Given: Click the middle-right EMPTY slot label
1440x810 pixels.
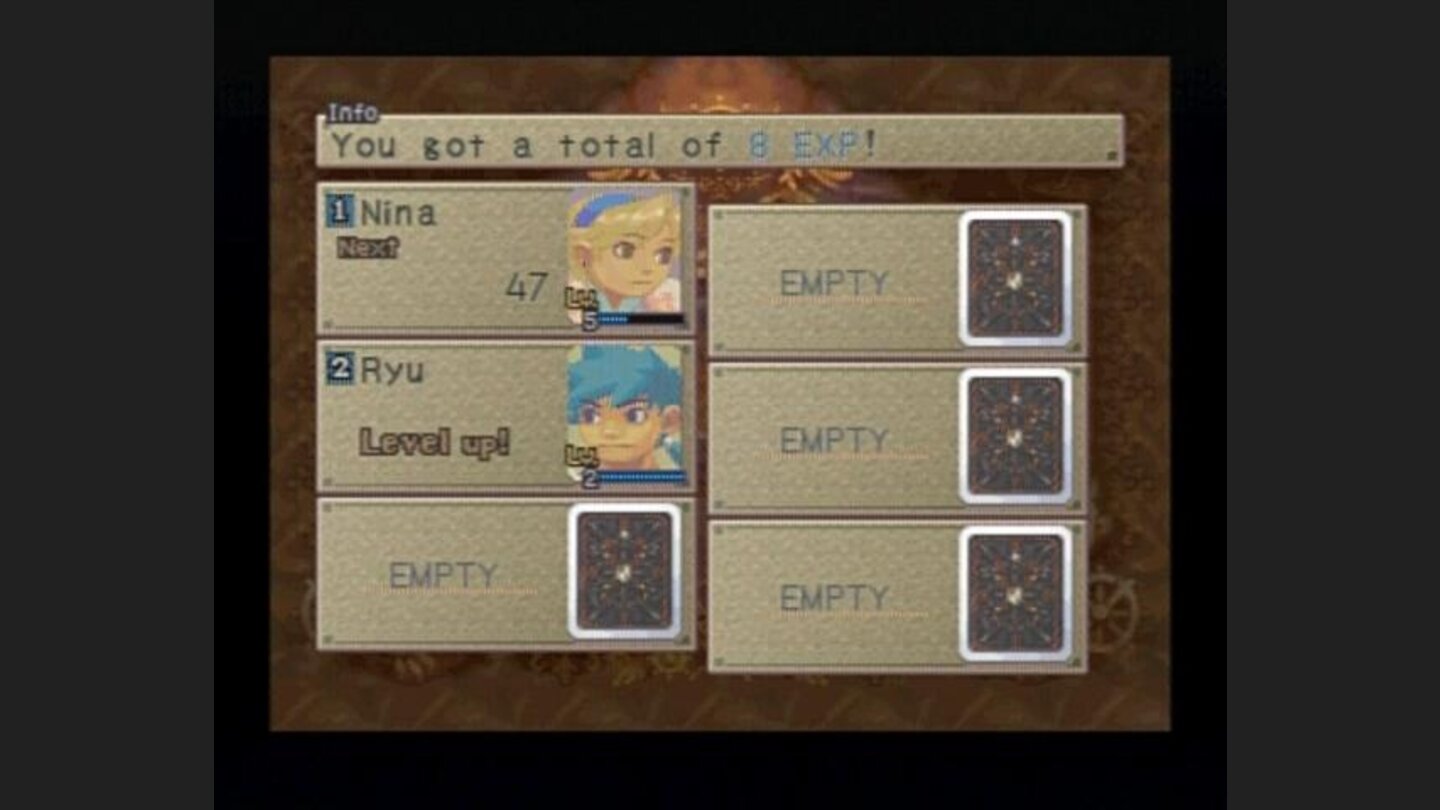Looking at the screenshot, I should [x=832, y=438].
